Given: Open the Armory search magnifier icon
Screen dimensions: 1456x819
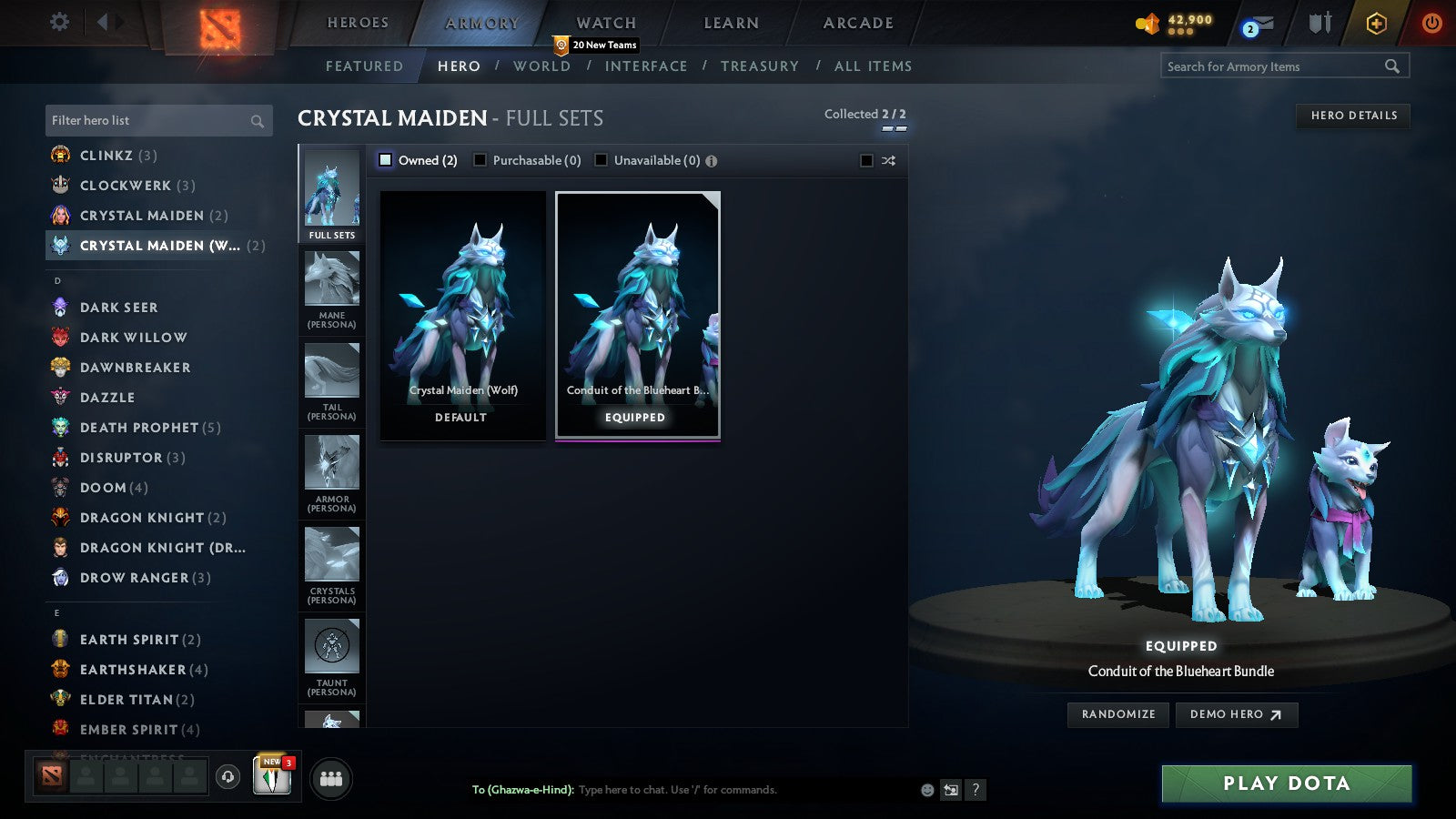Looking at the screenshot, I should coord(1392,66).
